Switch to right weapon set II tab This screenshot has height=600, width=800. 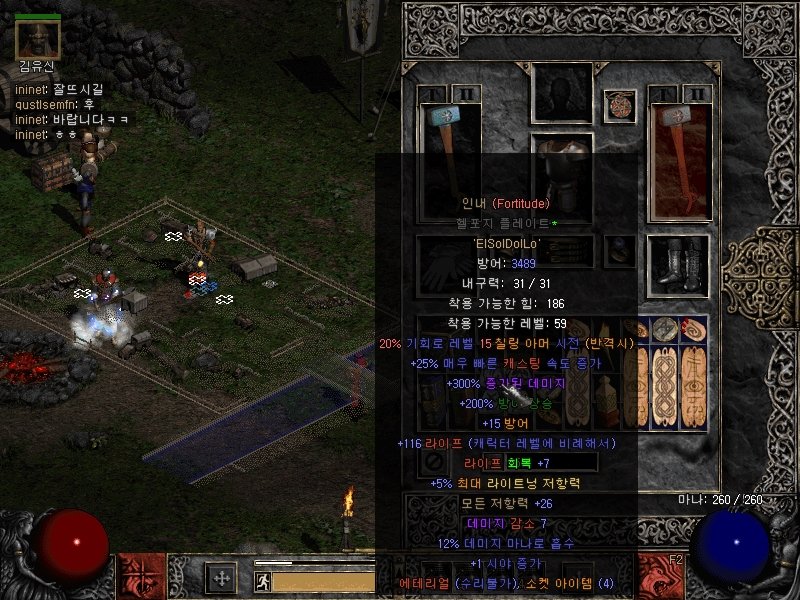click(x=696, y=93)
